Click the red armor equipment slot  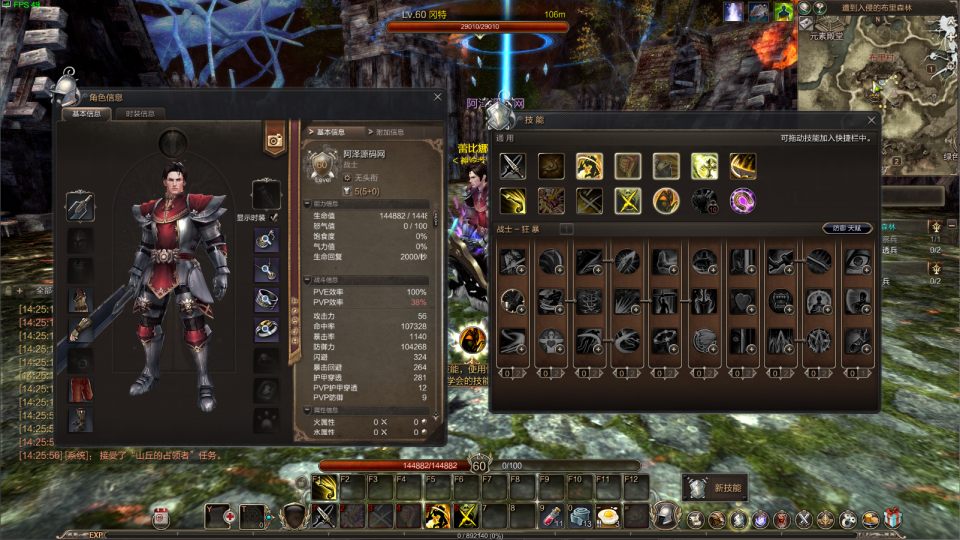(80, 300)
